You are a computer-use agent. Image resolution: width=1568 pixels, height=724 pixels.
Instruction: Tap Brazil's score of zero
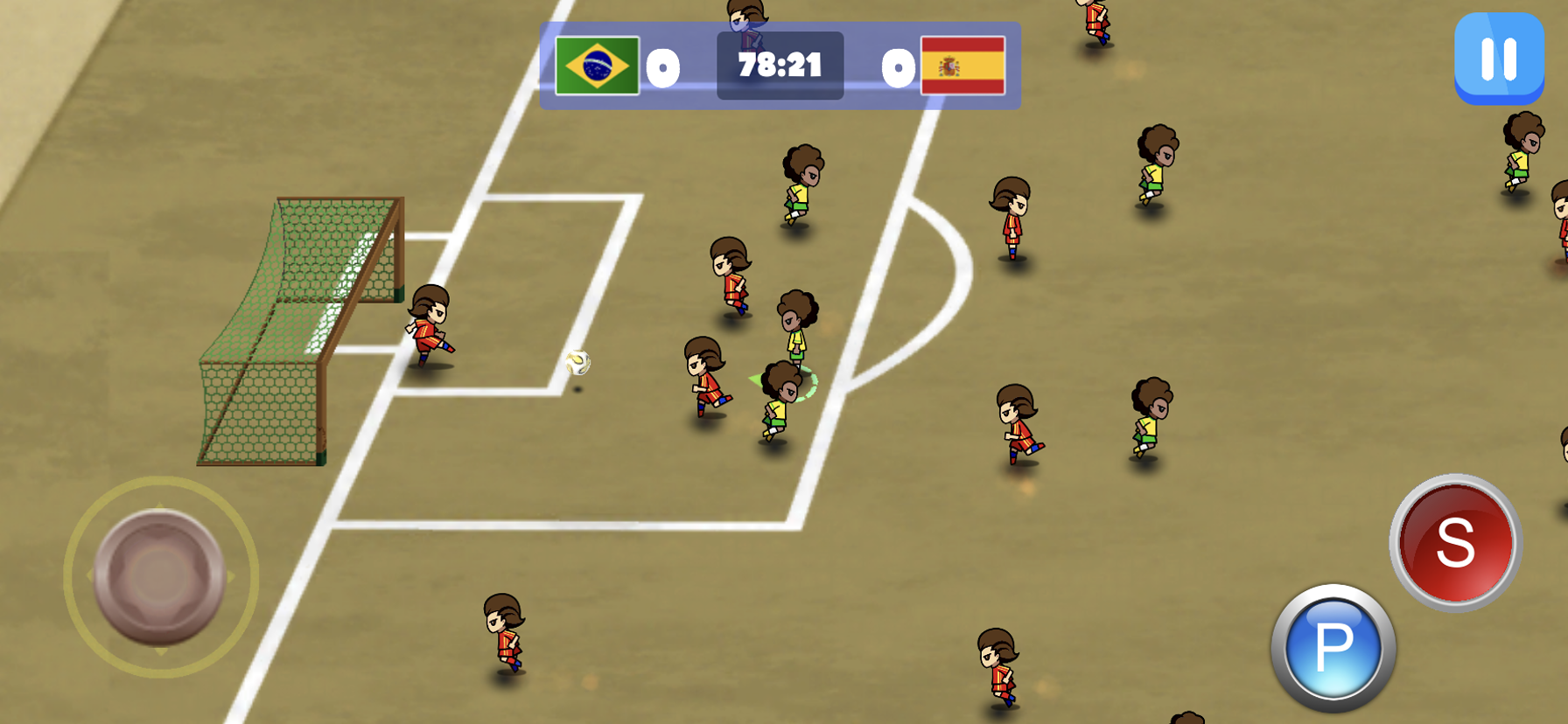(662, 66)
